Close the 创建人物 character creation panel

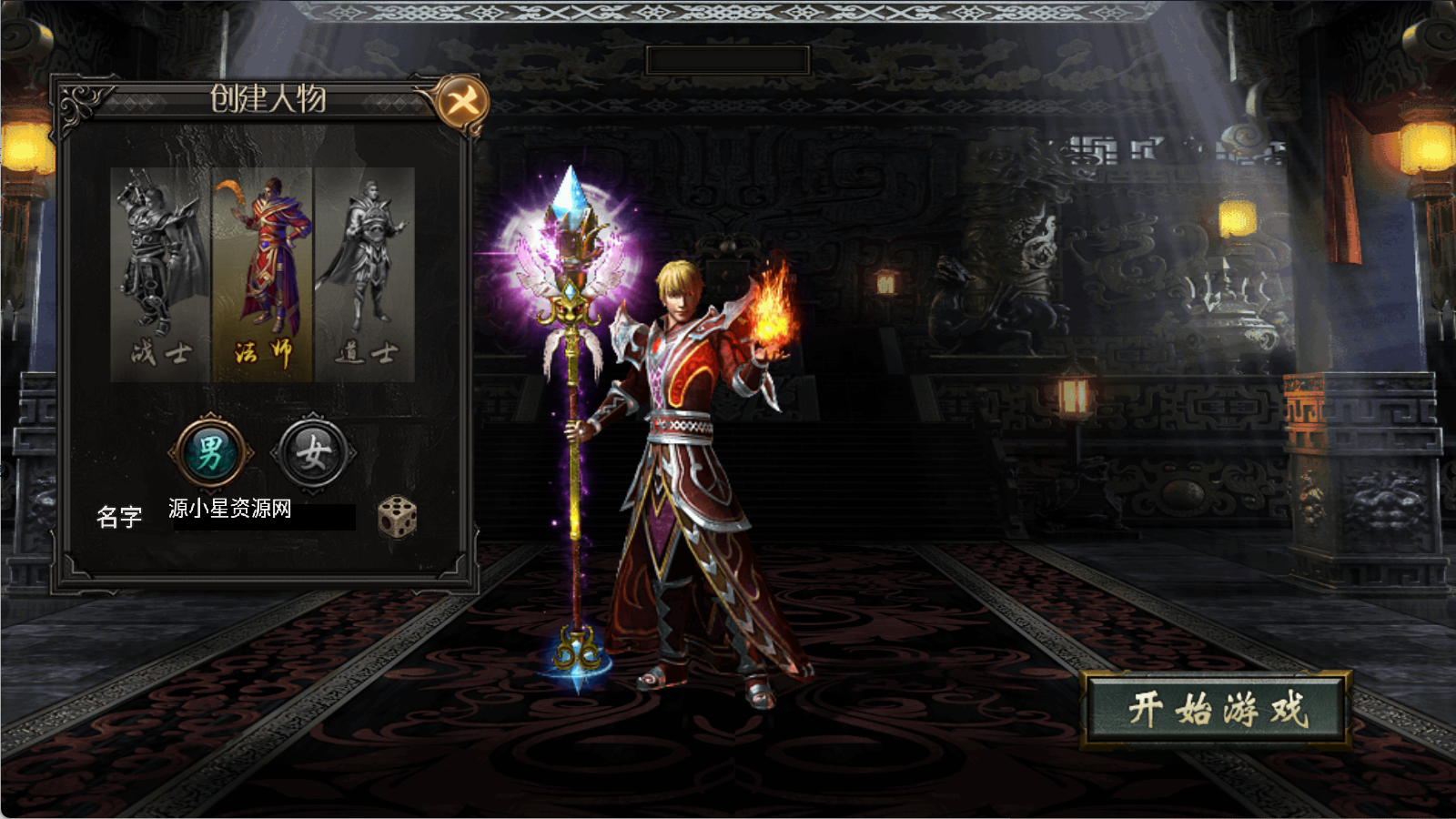point(461,101)
